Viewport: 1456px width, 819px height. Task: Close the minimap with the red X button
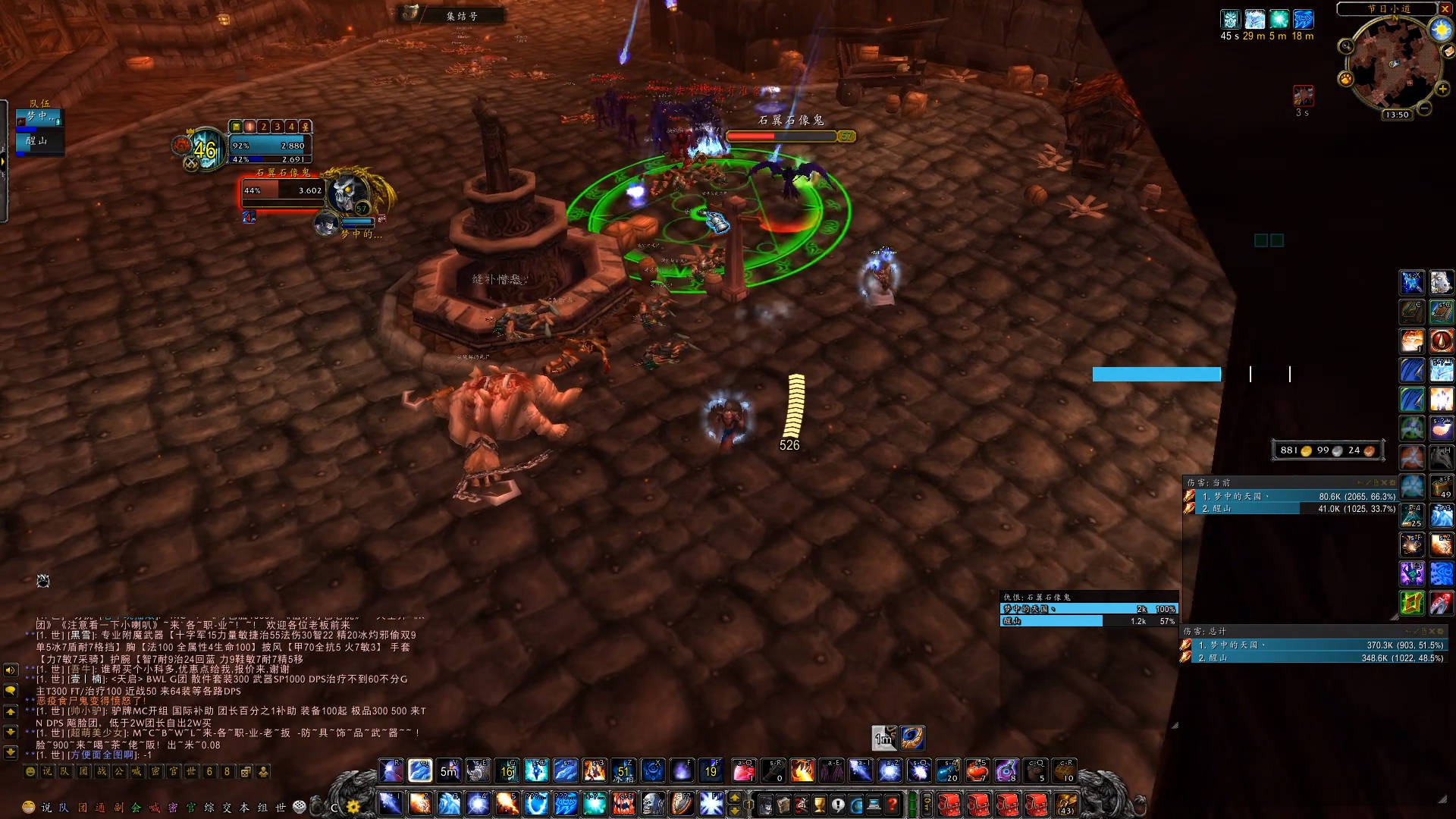tap(1445, 9)
